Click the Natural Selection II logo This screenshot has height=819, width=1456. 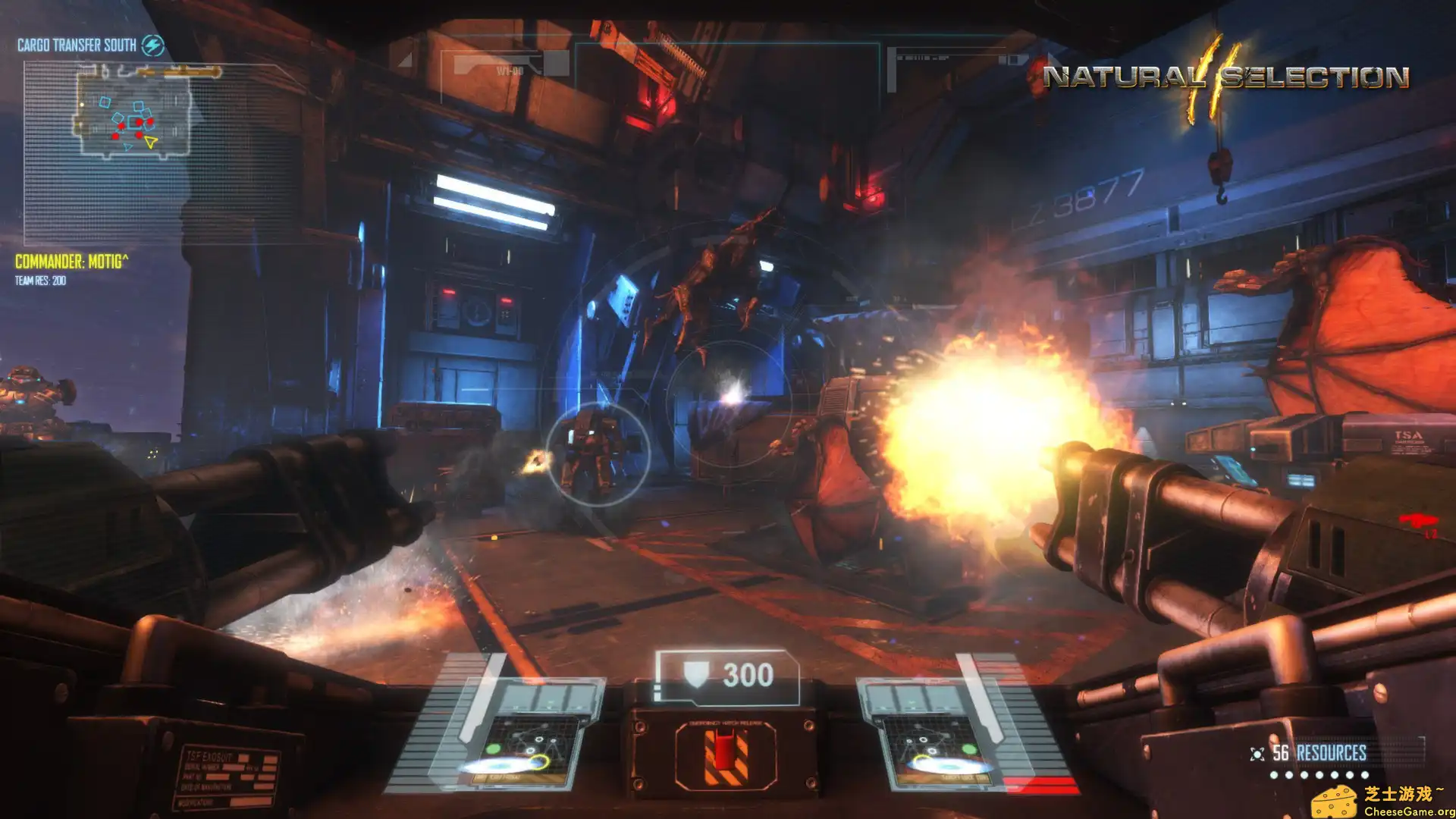pyautogui.click(x=1225, y=77)
